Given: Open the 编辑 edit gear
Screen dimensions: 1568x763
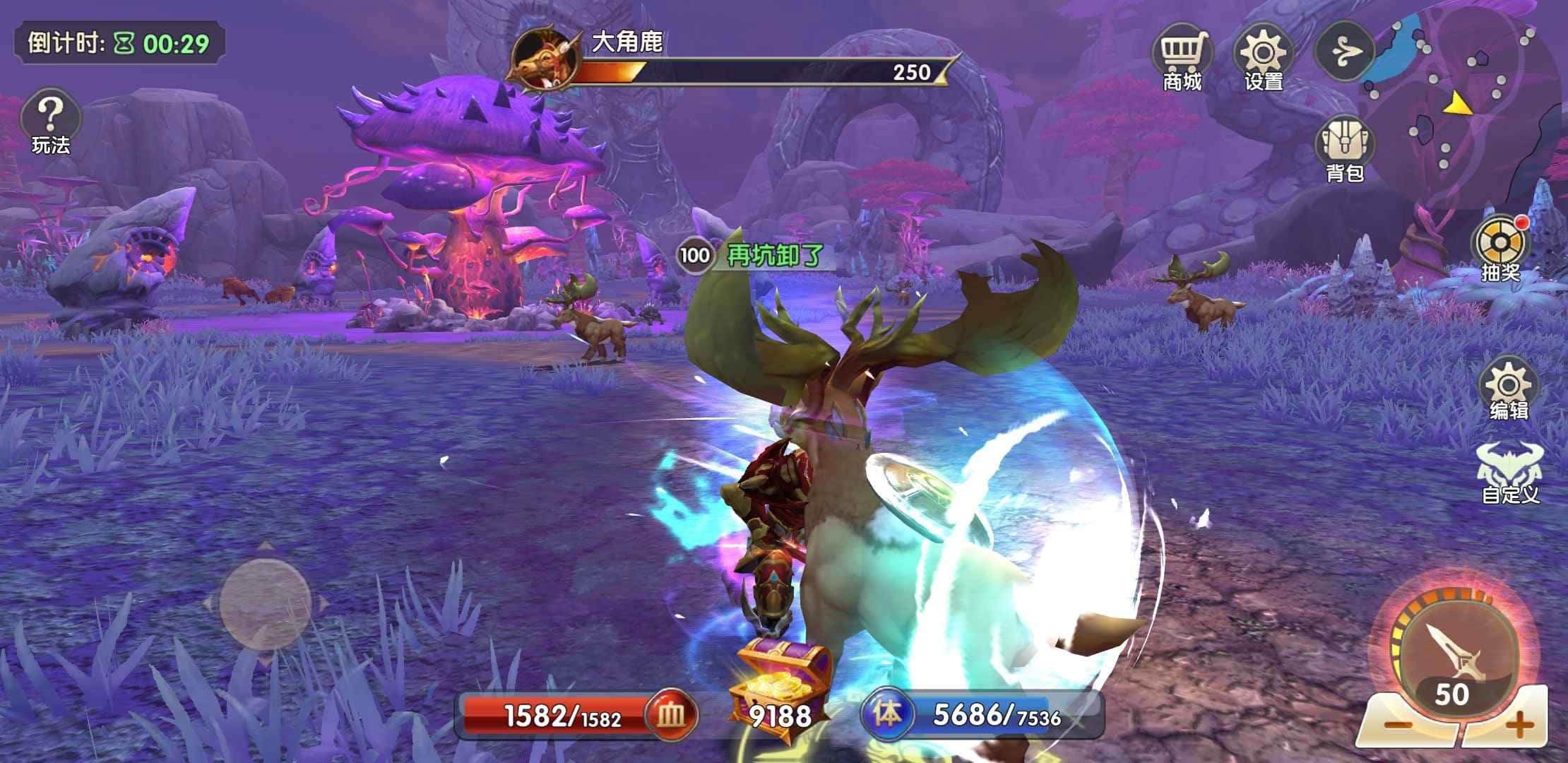Looking at the screenshot, I should tap(1509, 390).
